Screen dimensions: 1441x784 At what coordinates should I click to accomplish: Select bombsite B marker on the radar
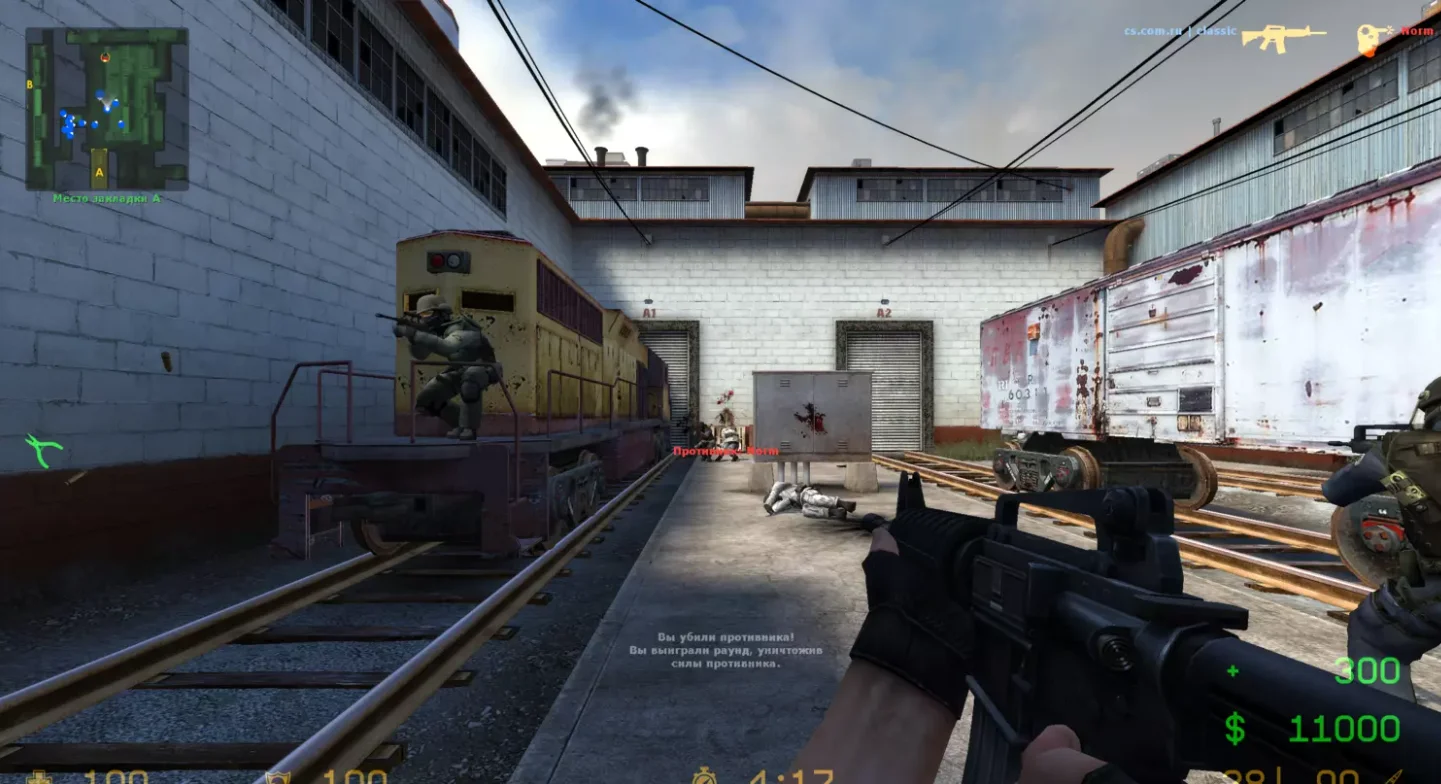point(31,85)
